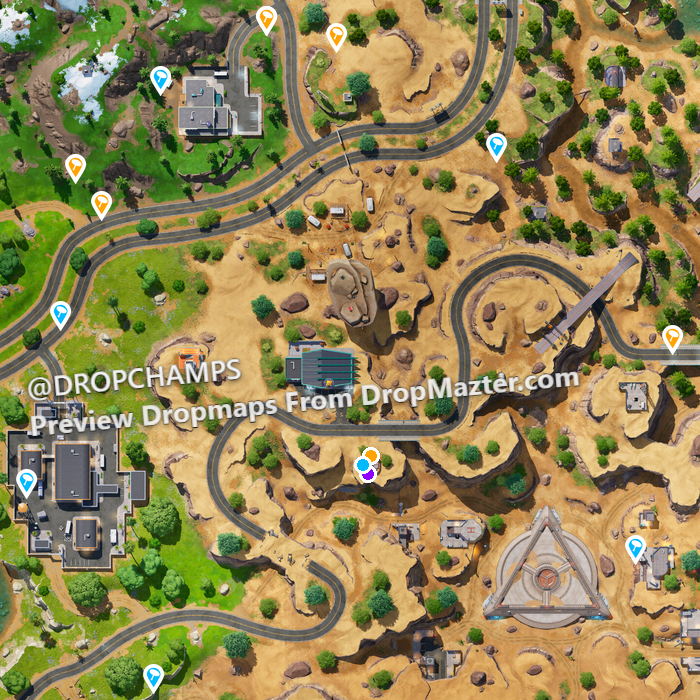This screenshot has width=700, height=700.
Task: Select the blue pin inside the walled compound
Action: pos(27,482)
